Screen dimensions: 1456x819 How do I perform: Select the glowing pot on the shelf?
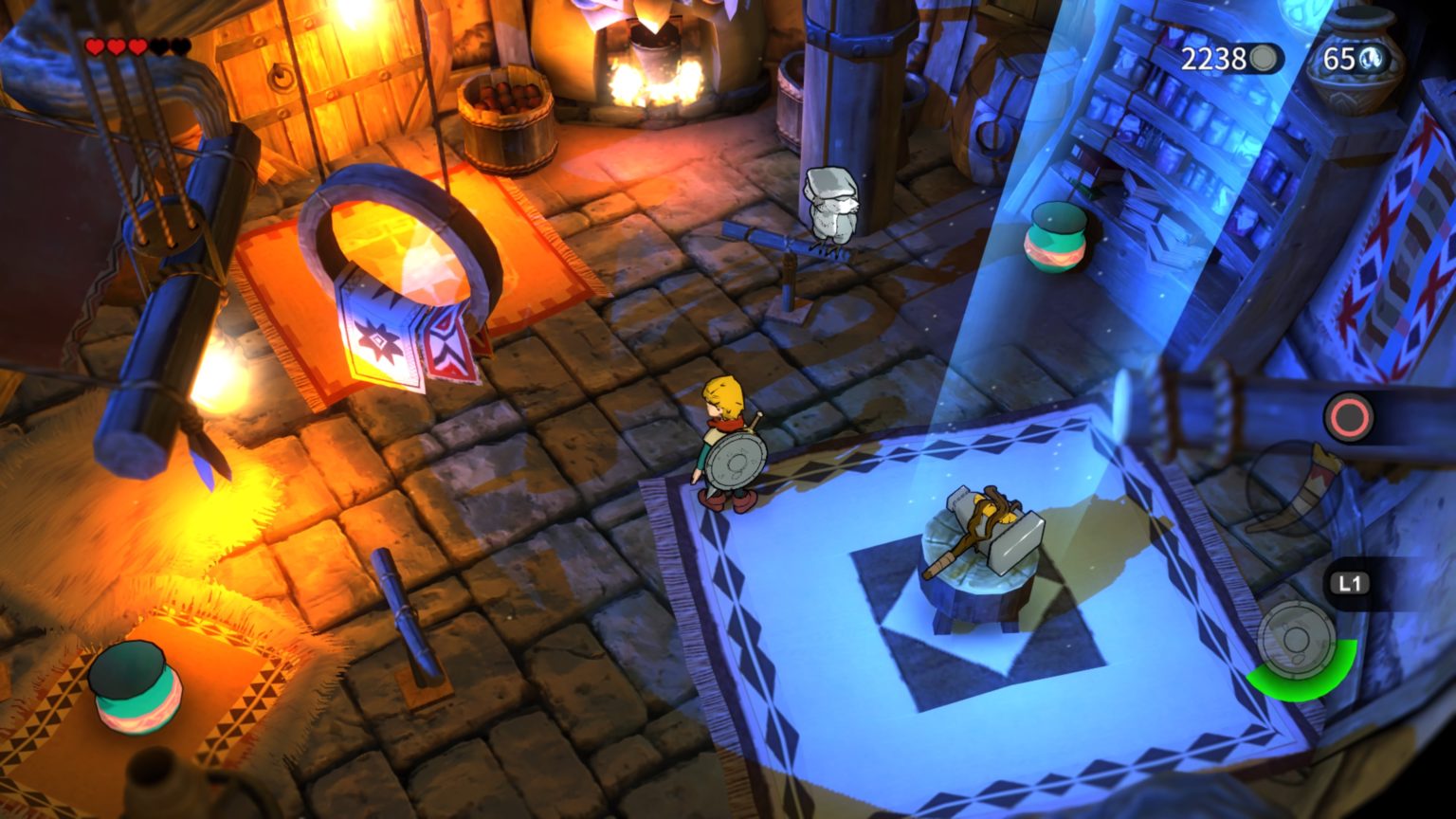coord(1055,237)
